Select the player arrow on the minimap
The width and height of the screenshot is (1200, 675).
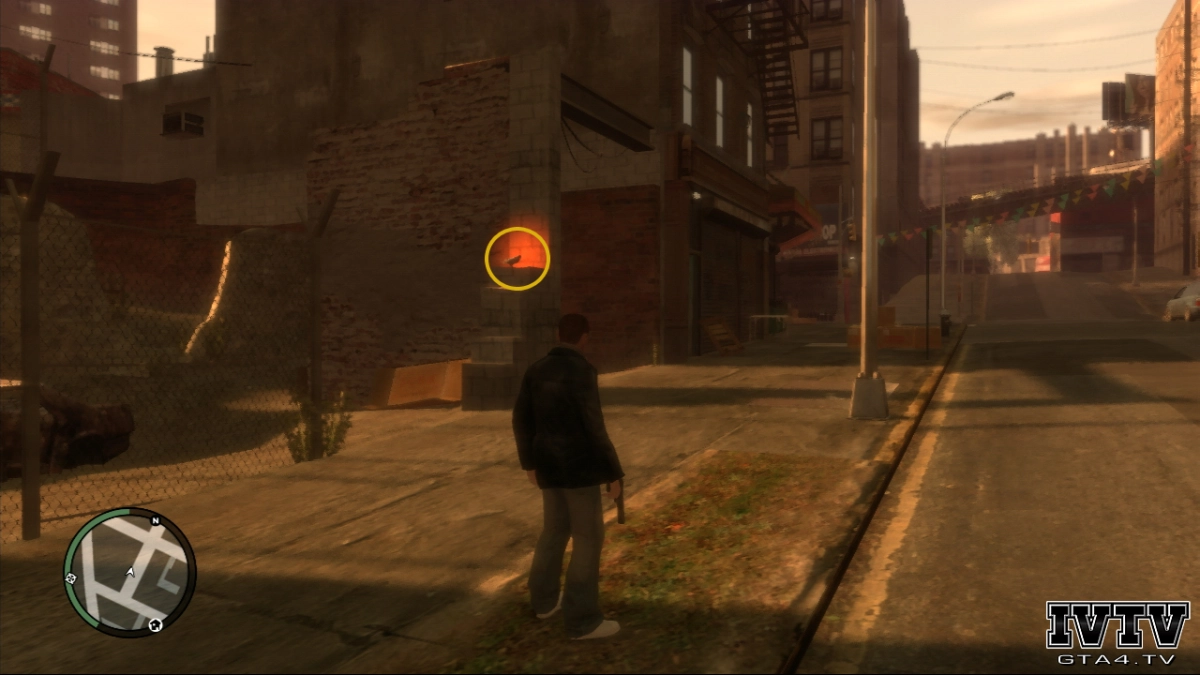coord(129,571)
